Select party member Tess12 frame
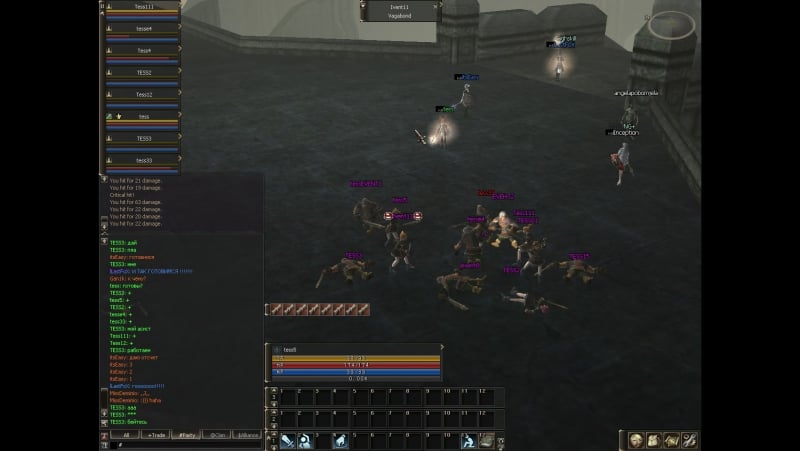Screen dimensions: 800x451 pyautogui.click(x=143, y=96)
